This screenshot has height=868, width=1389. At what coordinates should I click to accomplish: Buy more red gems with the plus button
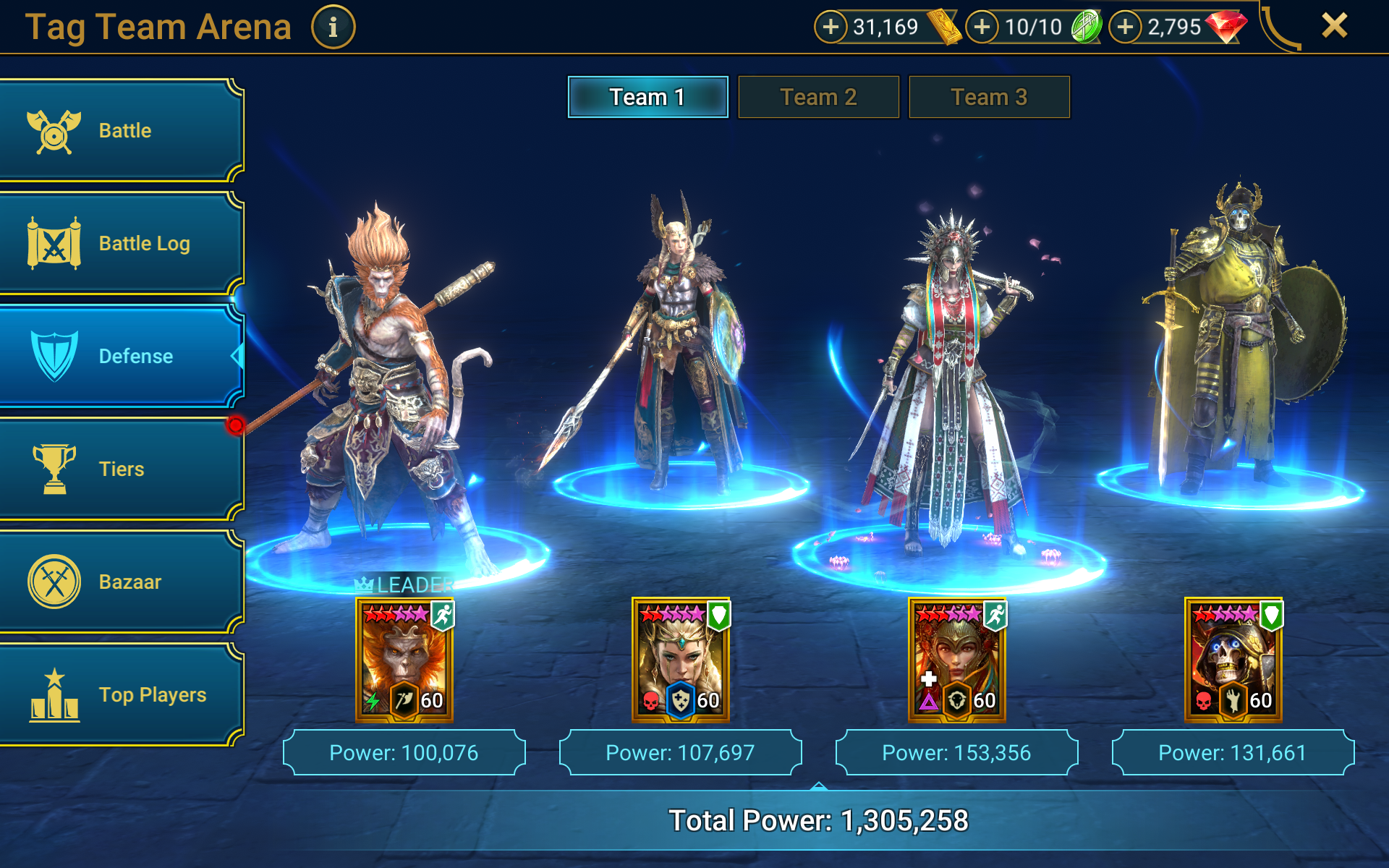[x=1125, y=27]
